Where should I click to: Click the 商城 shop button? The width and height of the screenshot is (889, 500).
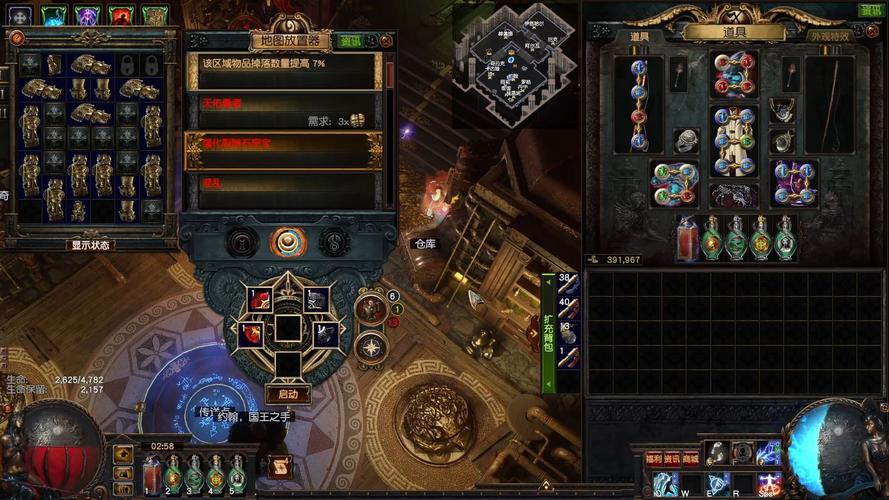[x=690, y=458]
